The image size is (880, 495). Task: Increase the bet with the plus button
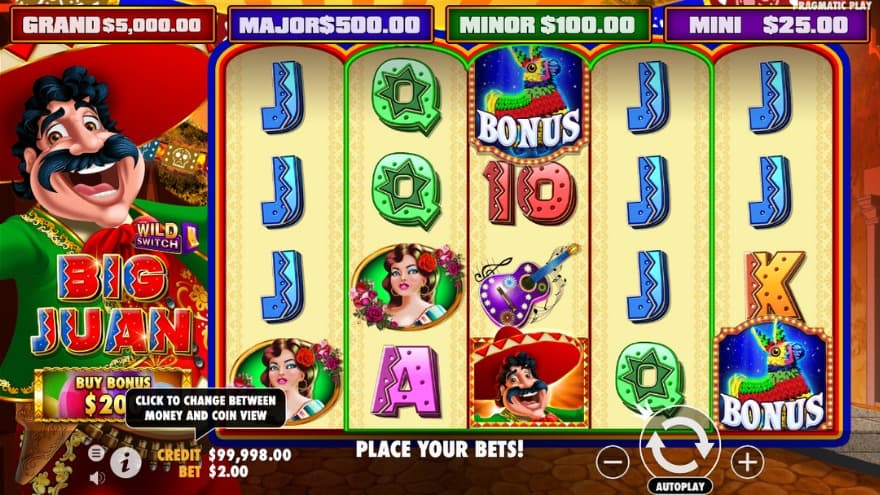(746, 462)
